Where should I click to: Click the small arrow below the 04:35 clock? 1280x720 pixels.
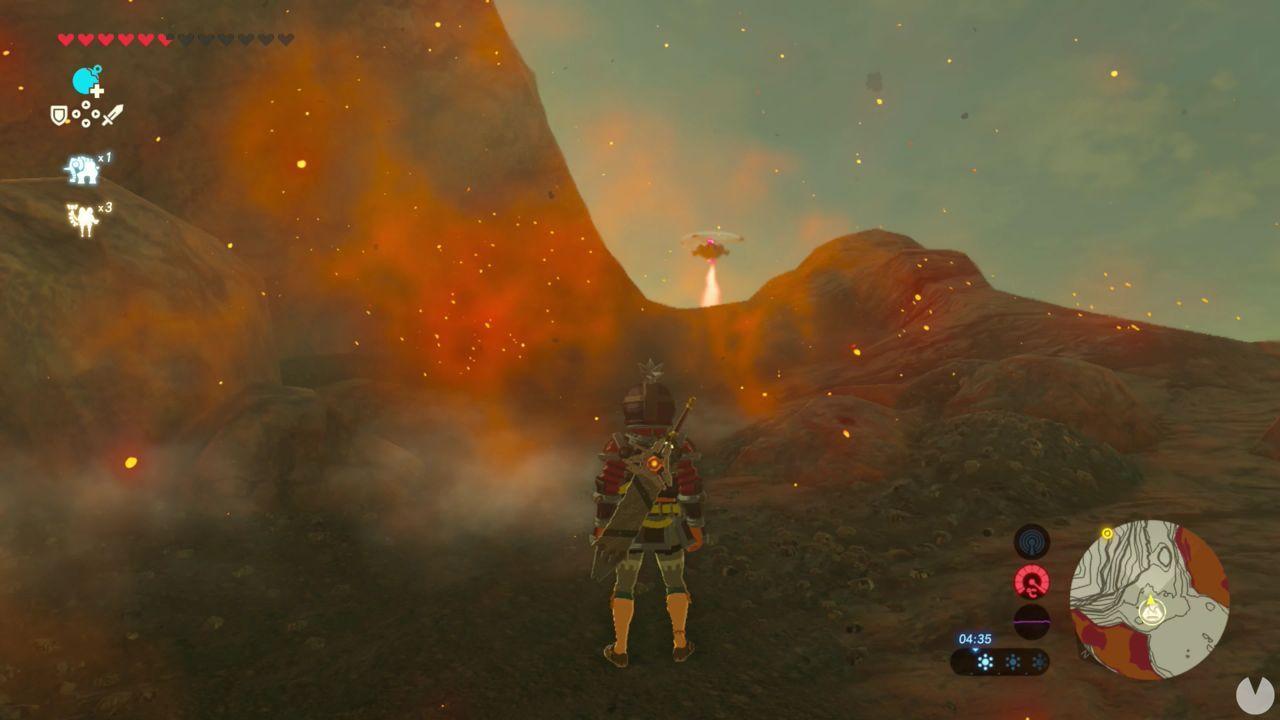coord(974,650)
